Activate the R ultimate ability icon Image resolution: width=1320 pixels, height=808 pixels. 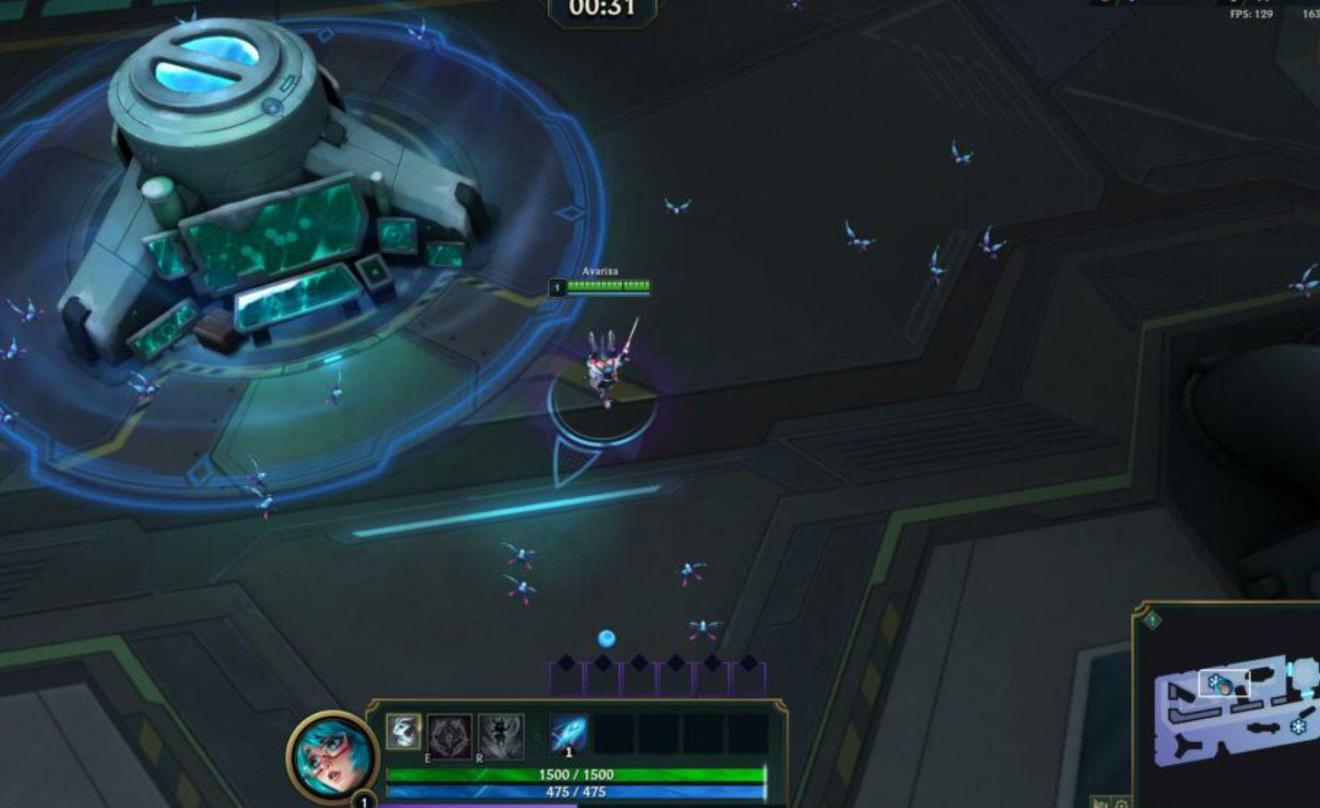pyautogui.click(x=501, y=735)
